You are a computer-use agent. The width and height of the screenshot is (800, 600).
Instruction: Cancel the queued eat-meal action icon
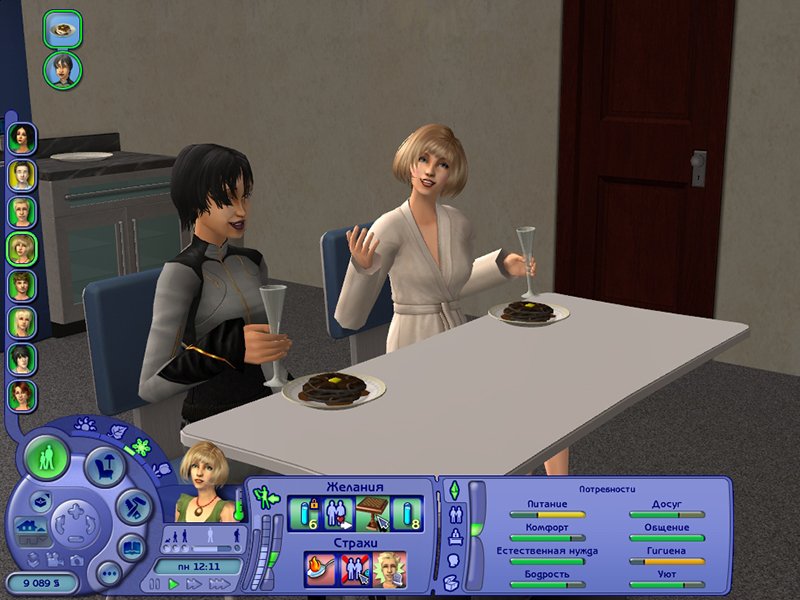(62, 28)
